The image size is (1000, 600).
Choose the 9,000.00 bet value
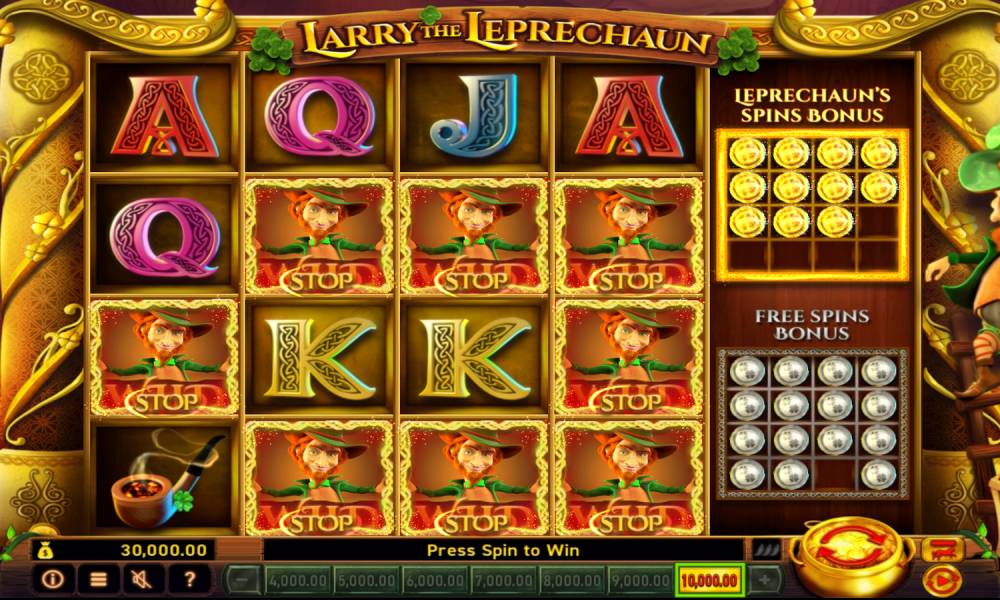pos(640,579)
